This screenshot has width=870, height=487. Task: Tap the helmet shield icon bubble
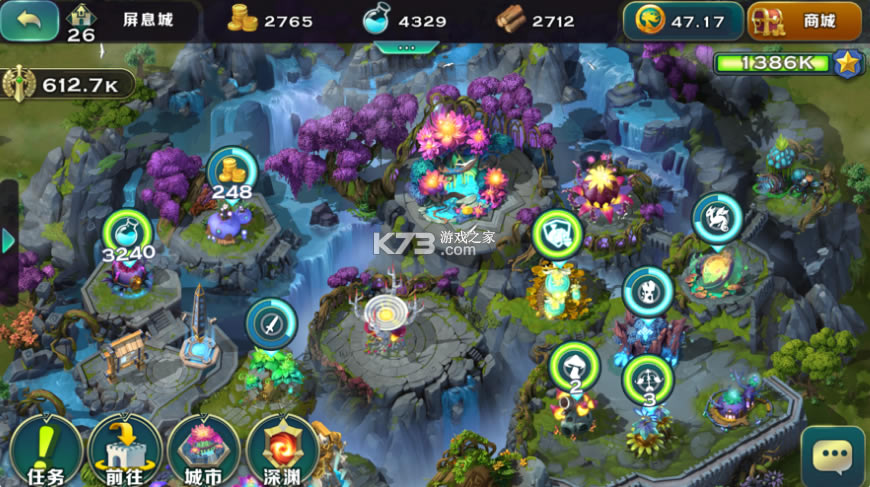557,234
